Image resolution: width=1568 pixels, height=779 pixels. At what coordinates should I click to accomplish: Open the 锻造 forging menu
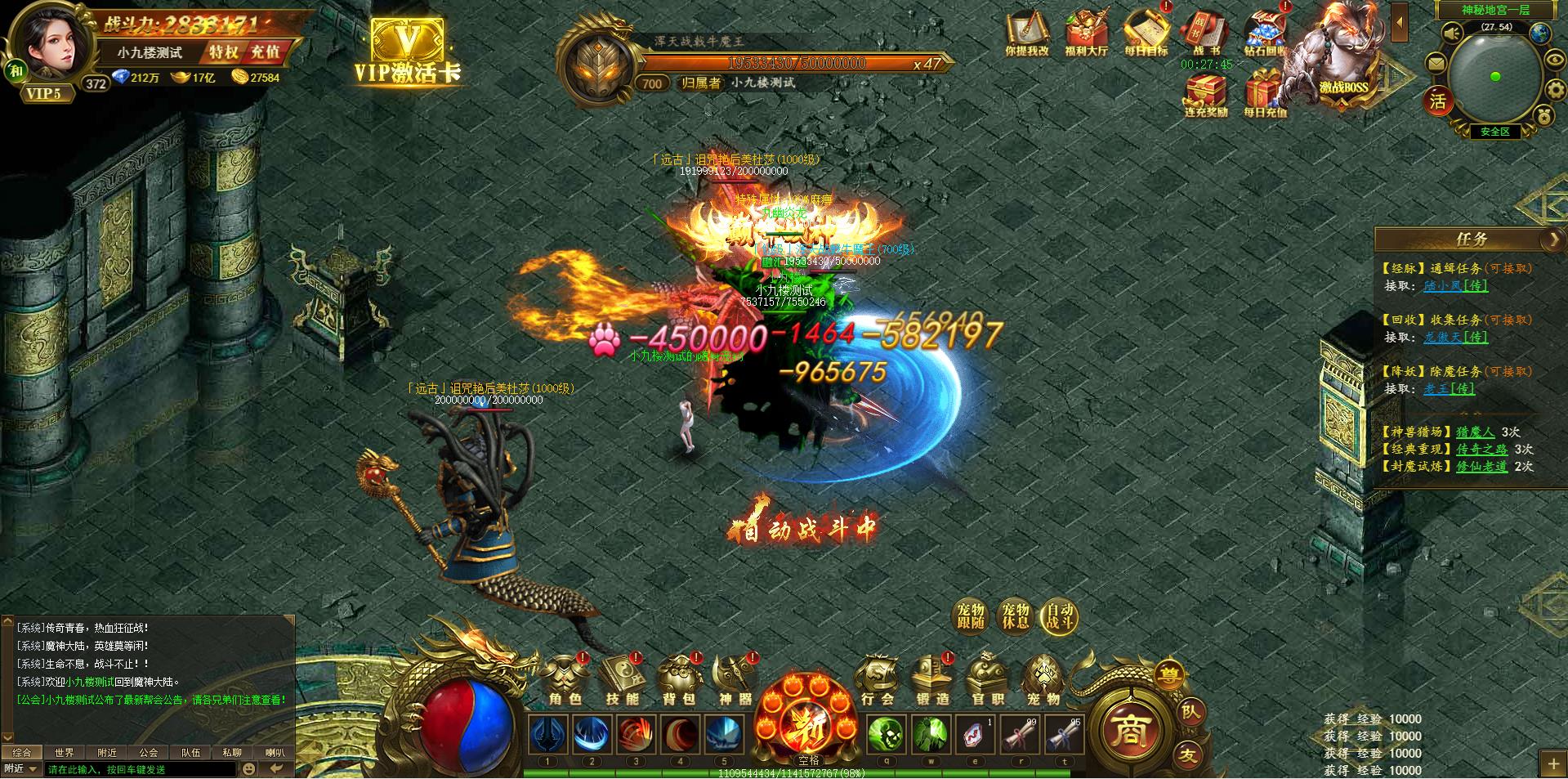[x=932, y=680]
